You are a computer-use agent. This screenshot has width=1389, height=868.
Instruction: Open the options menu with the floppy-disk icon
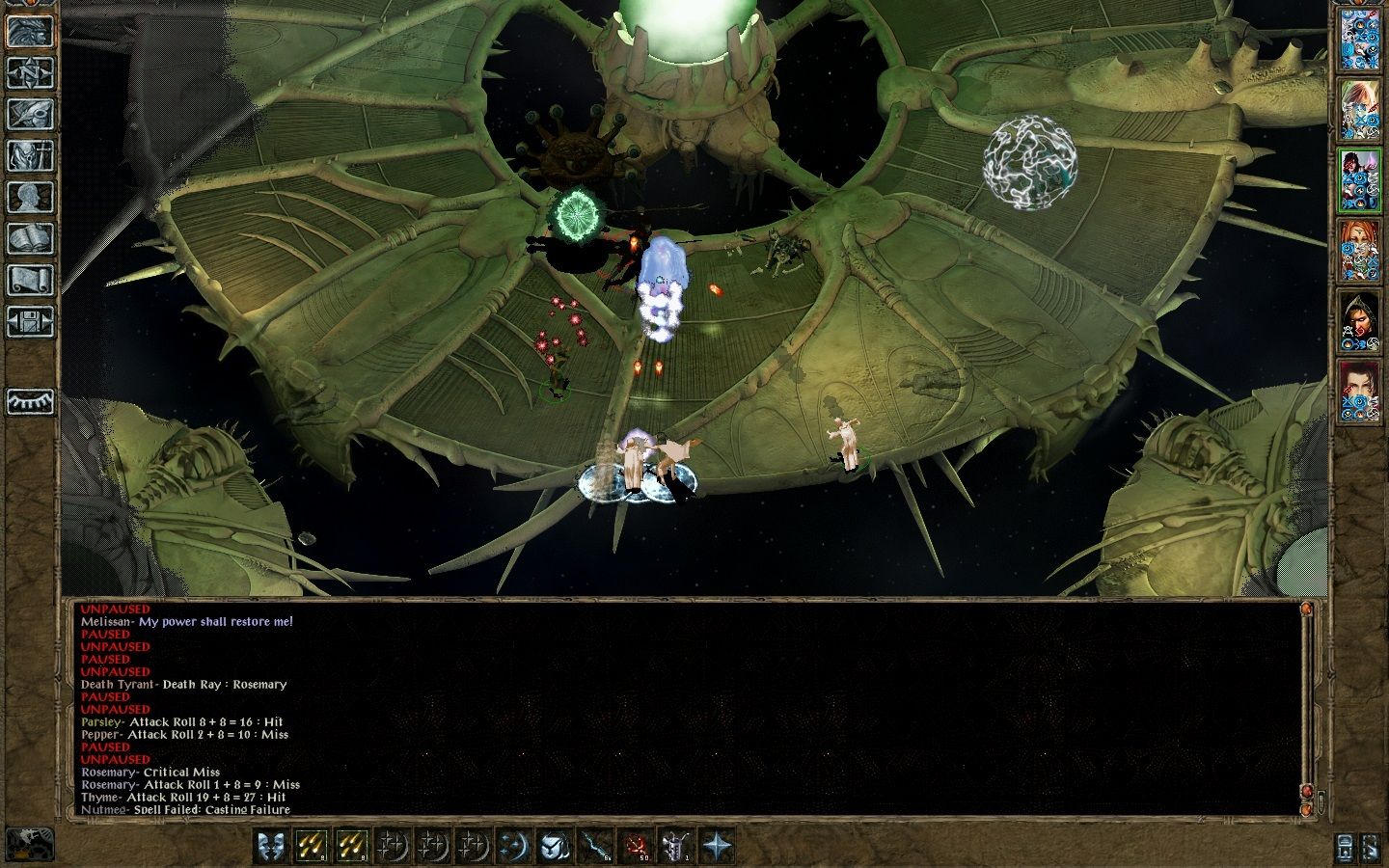(x=30, y=321)
